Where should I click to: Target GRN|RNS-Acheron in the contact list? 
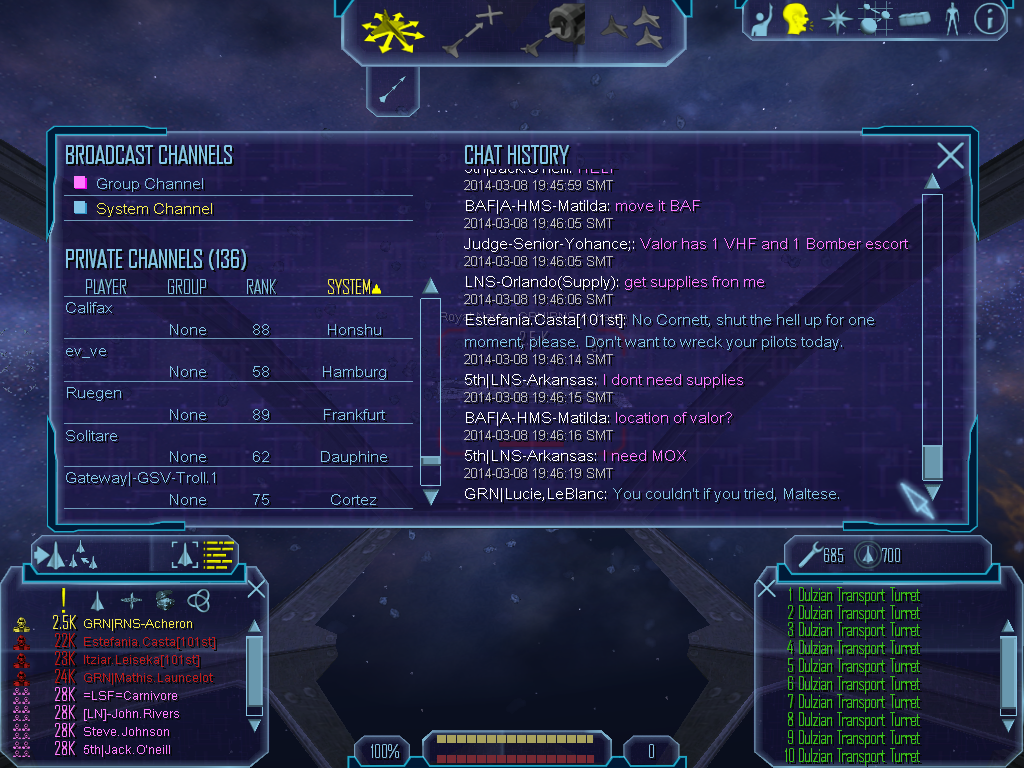pos(138,624)
